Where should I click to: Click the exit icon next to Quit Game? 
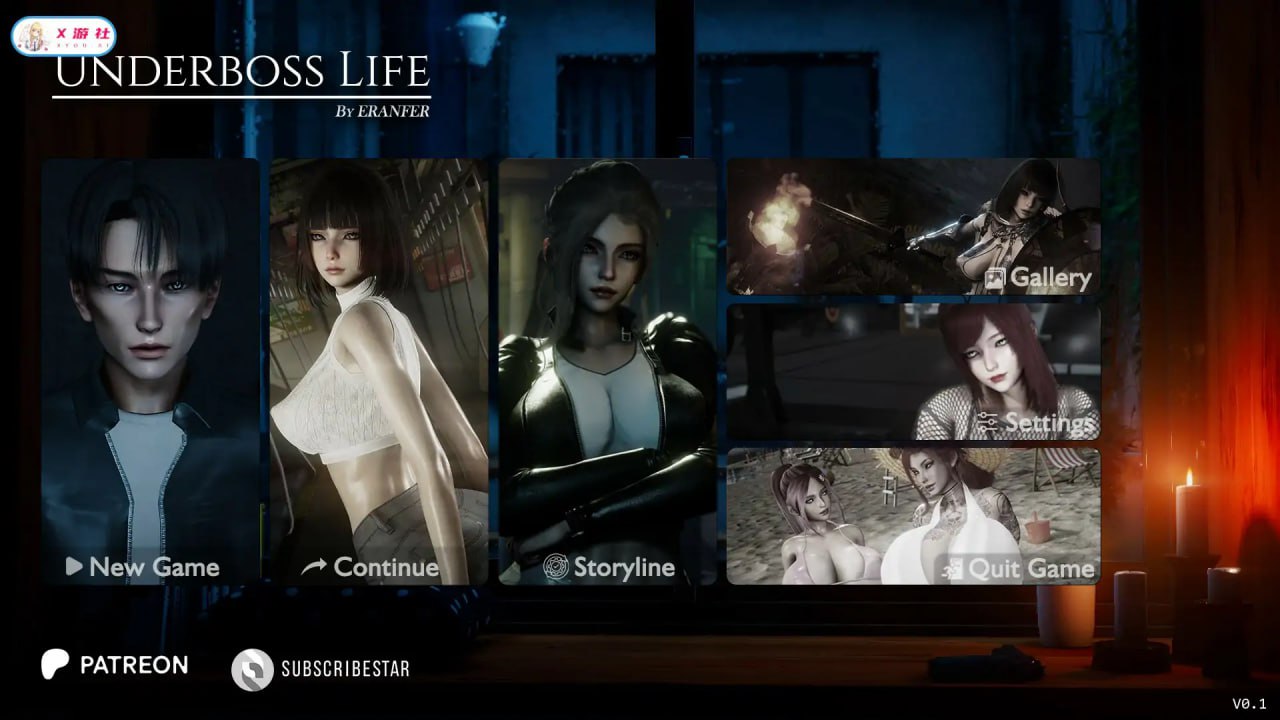pyautogui.click(x=952, y=570)
